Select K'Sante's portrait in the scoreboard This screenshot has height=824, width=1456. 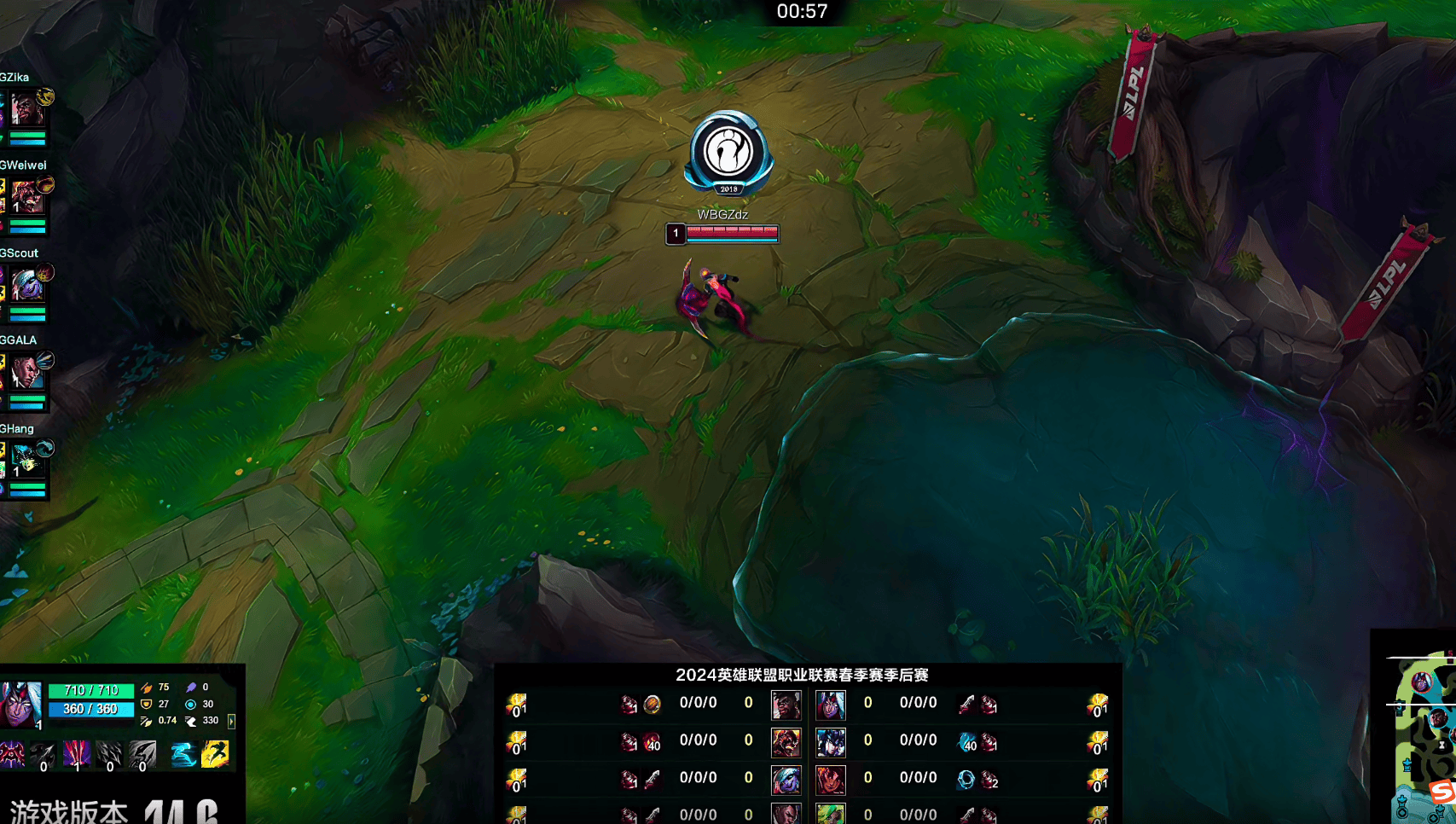tap(786, 705)
